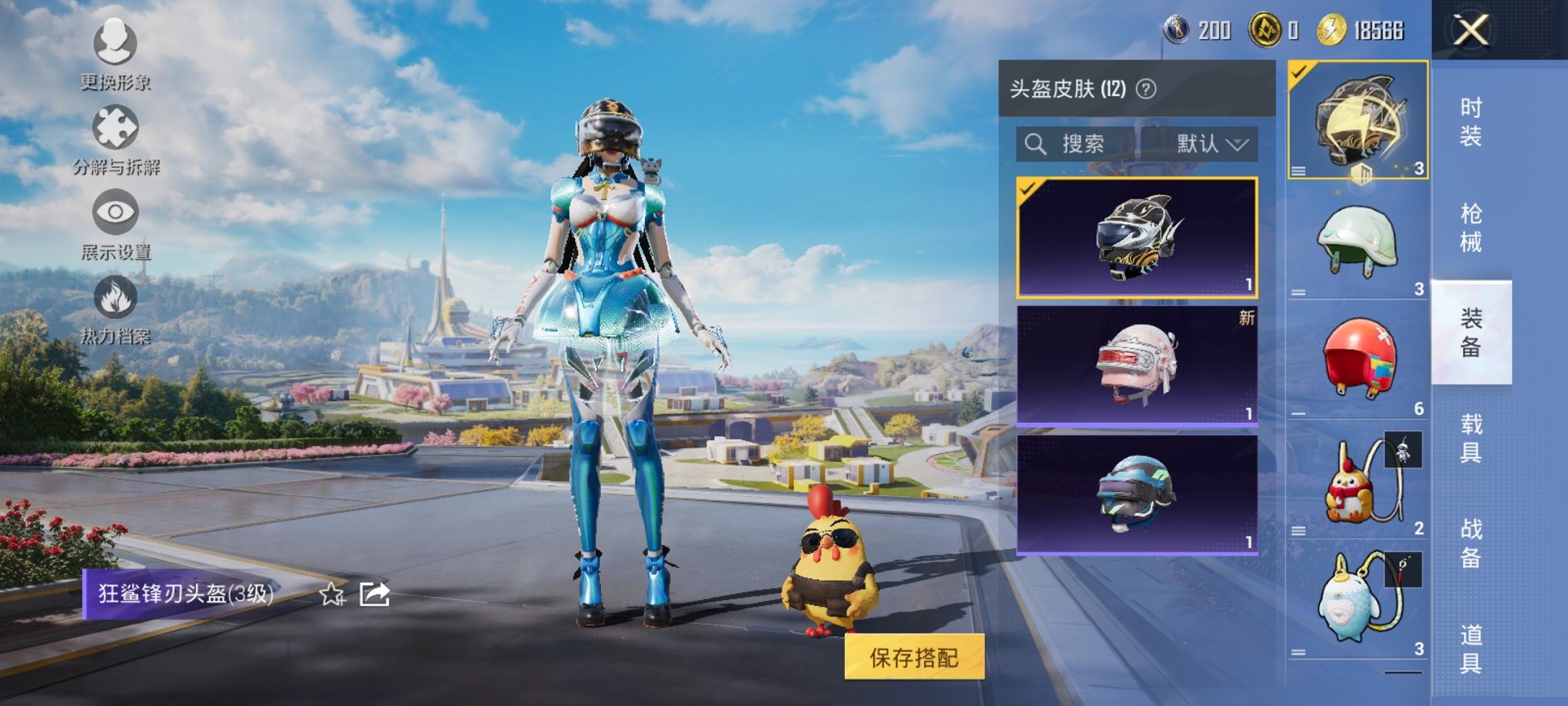Click the search magnifier in helmet skins panel
The width and height of the screenshot is (1568, 706).
1035,144
